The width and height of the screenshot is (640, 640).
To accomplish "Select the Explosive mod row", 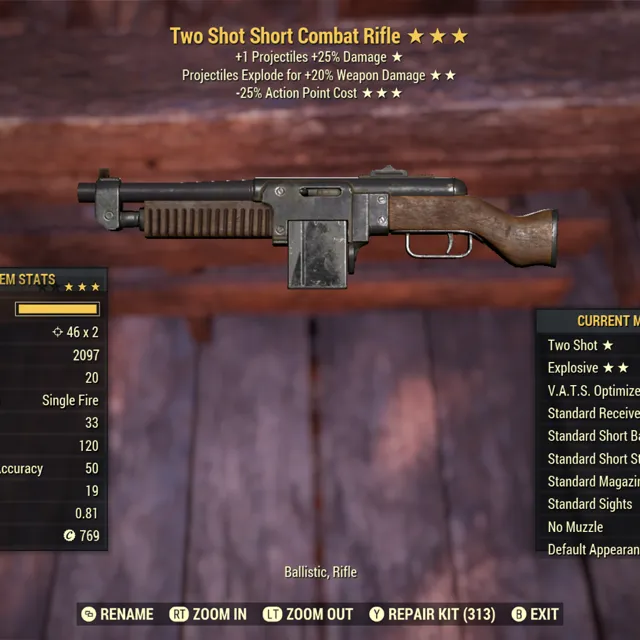I will 590,368.
